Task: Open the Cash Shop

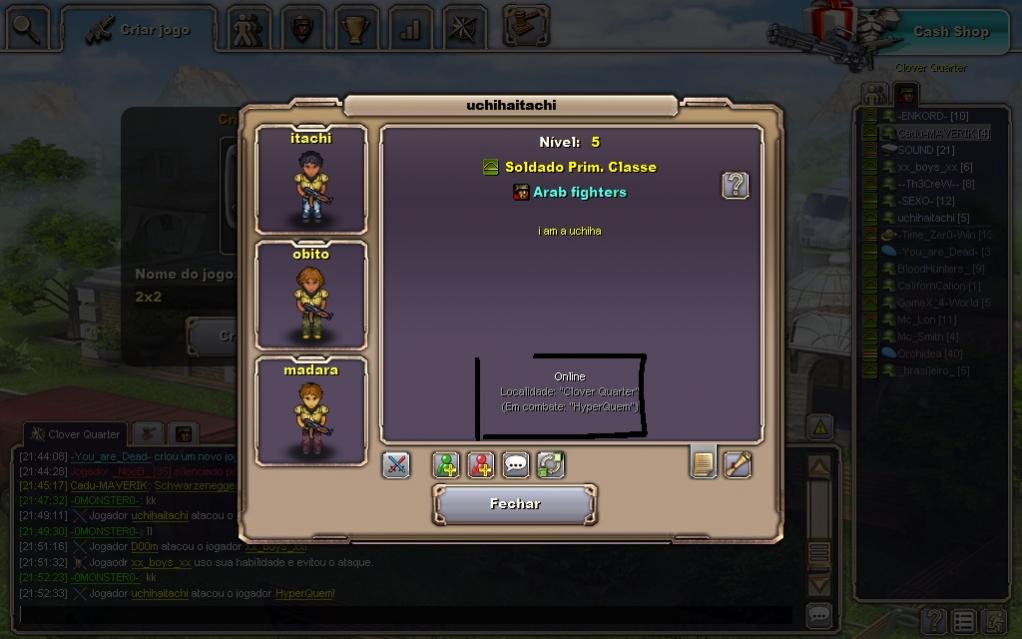Action: click(950, 31)
